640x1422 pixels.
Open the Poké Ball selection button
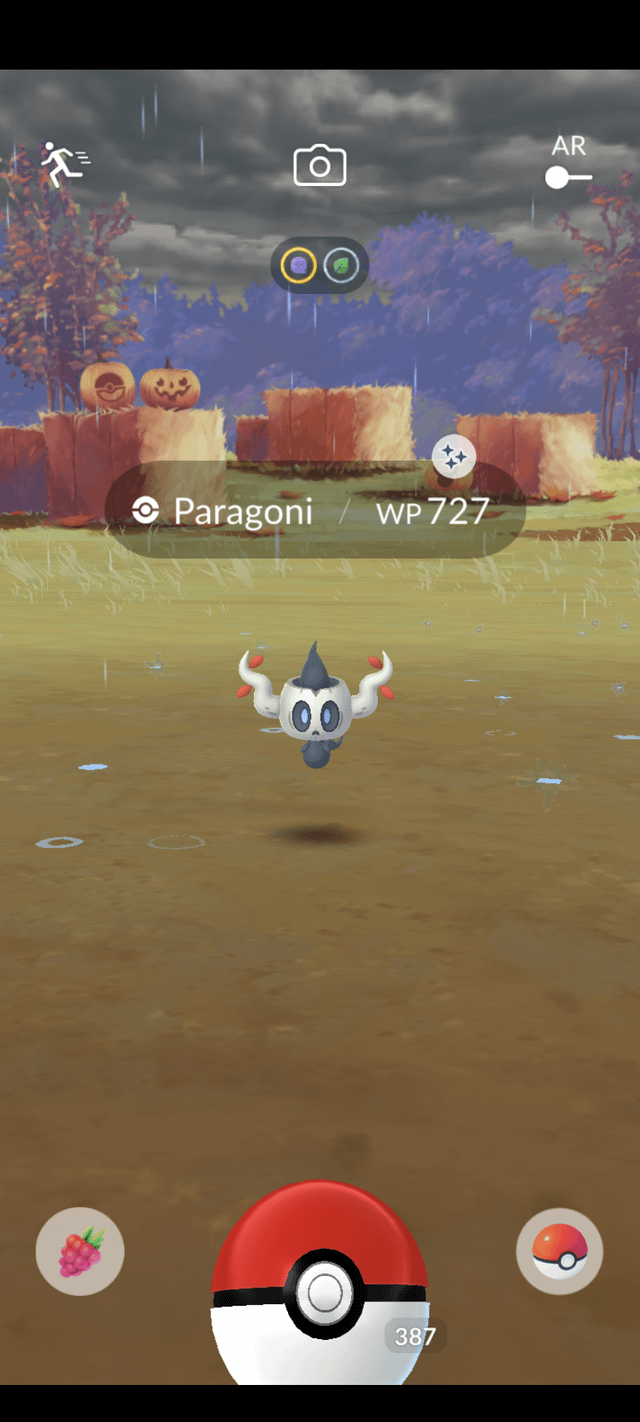coord(560,1252)
